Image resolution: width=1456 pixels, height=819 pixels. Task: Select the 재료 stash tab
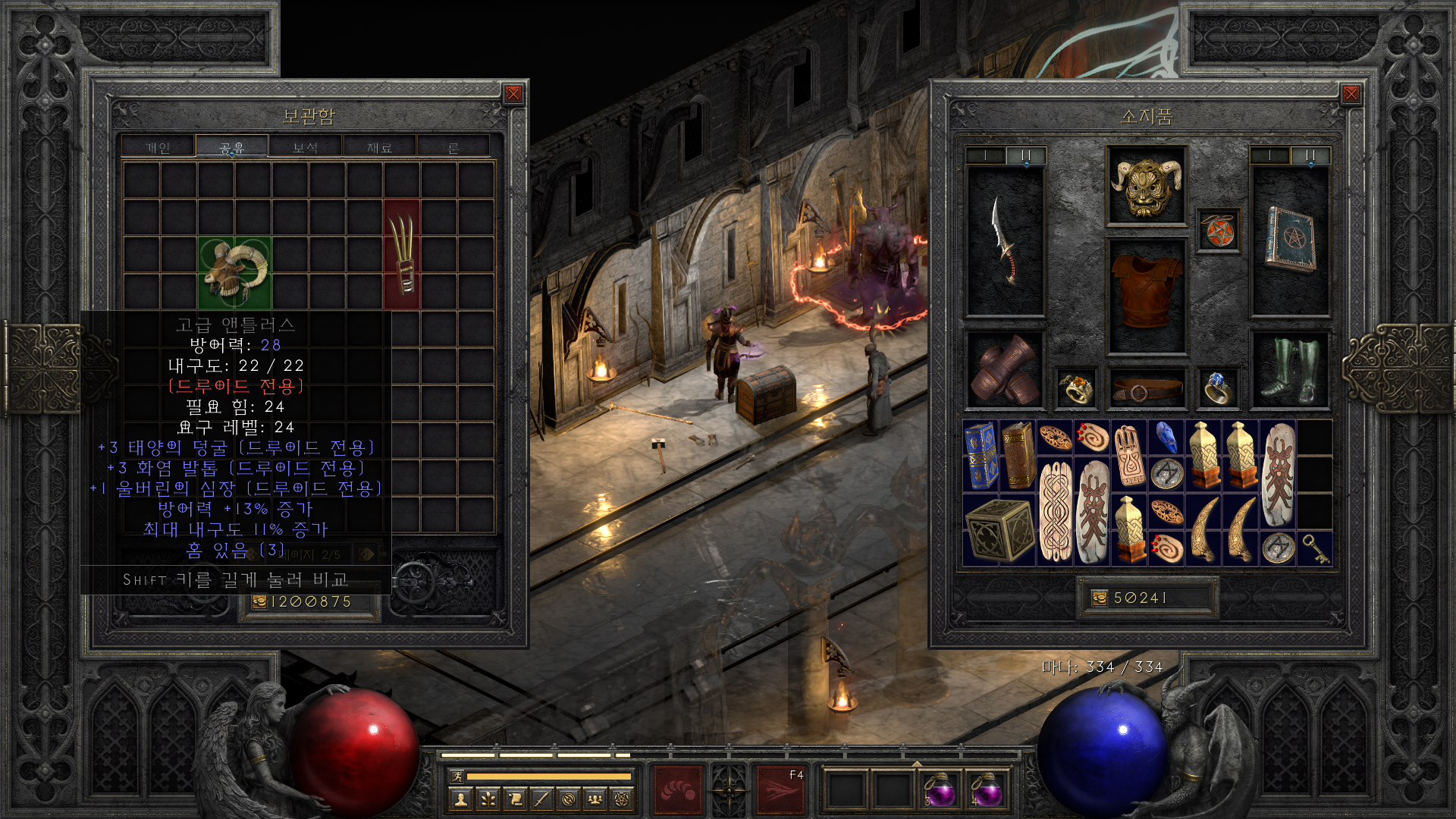tap(379, 147)
